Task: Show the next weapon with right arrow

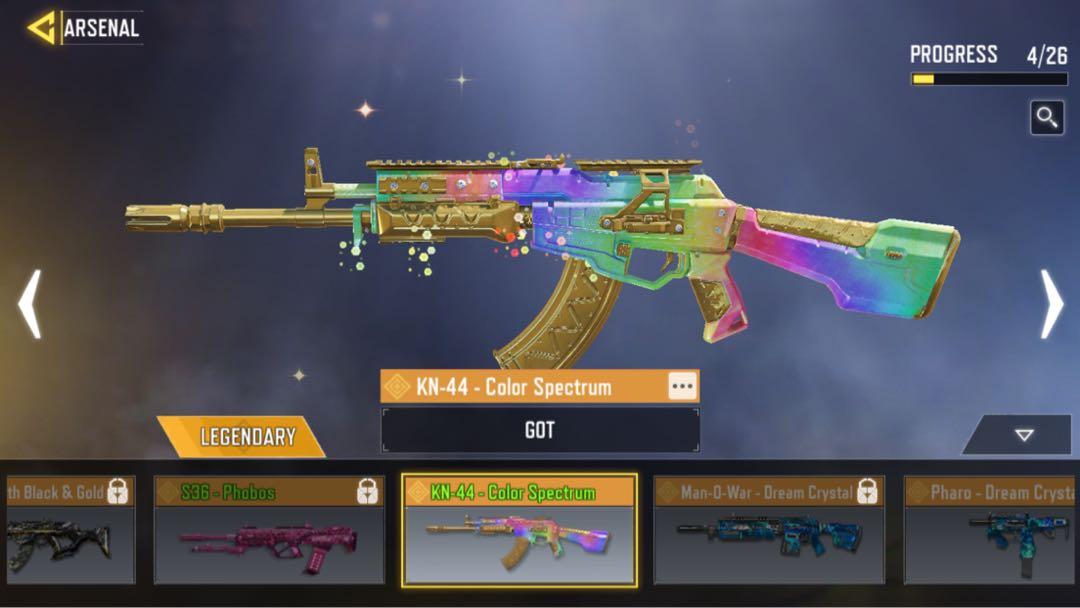Action: 1052,304
